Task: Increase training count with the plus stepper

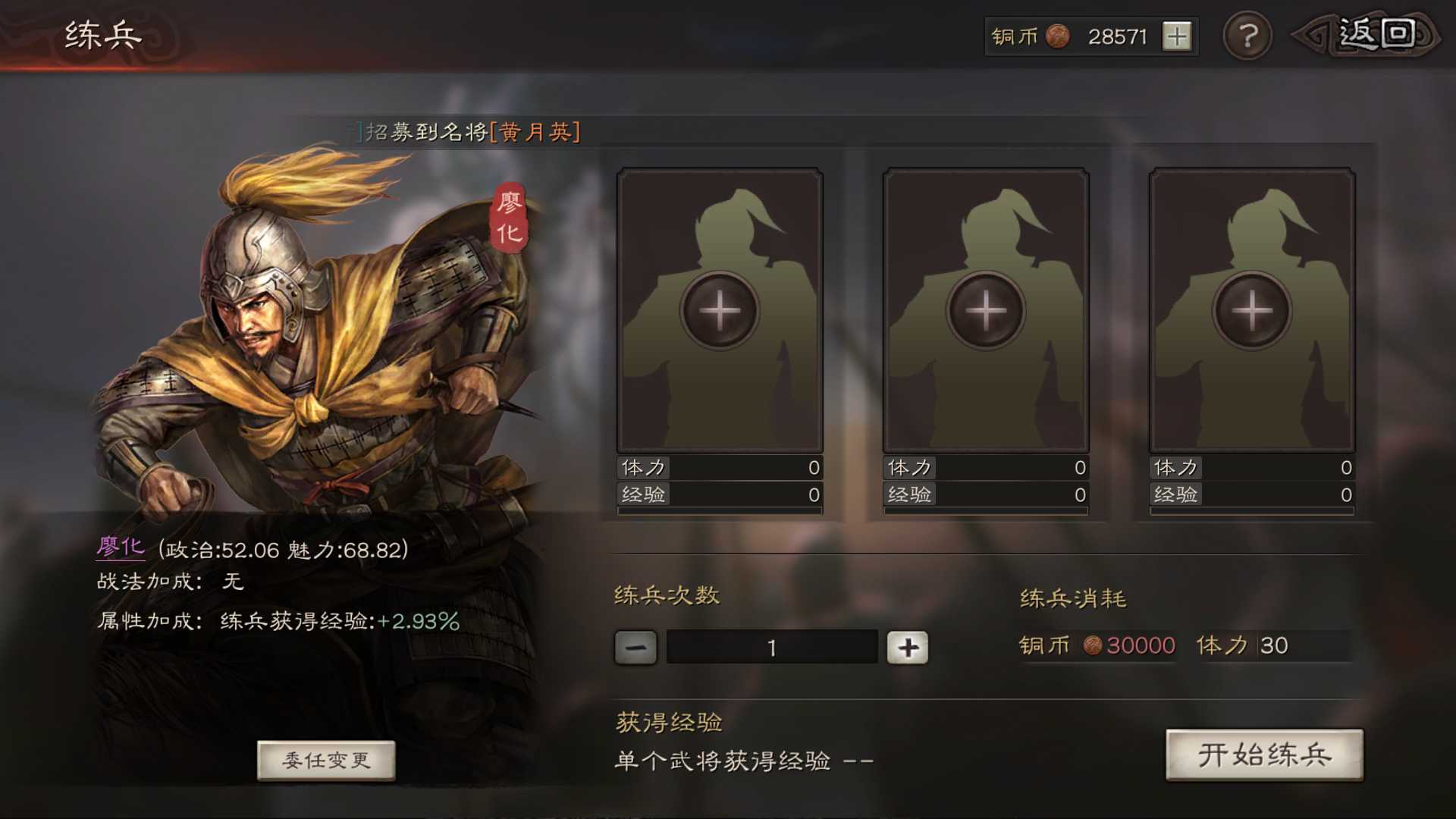Action: (x=908, y=648)
